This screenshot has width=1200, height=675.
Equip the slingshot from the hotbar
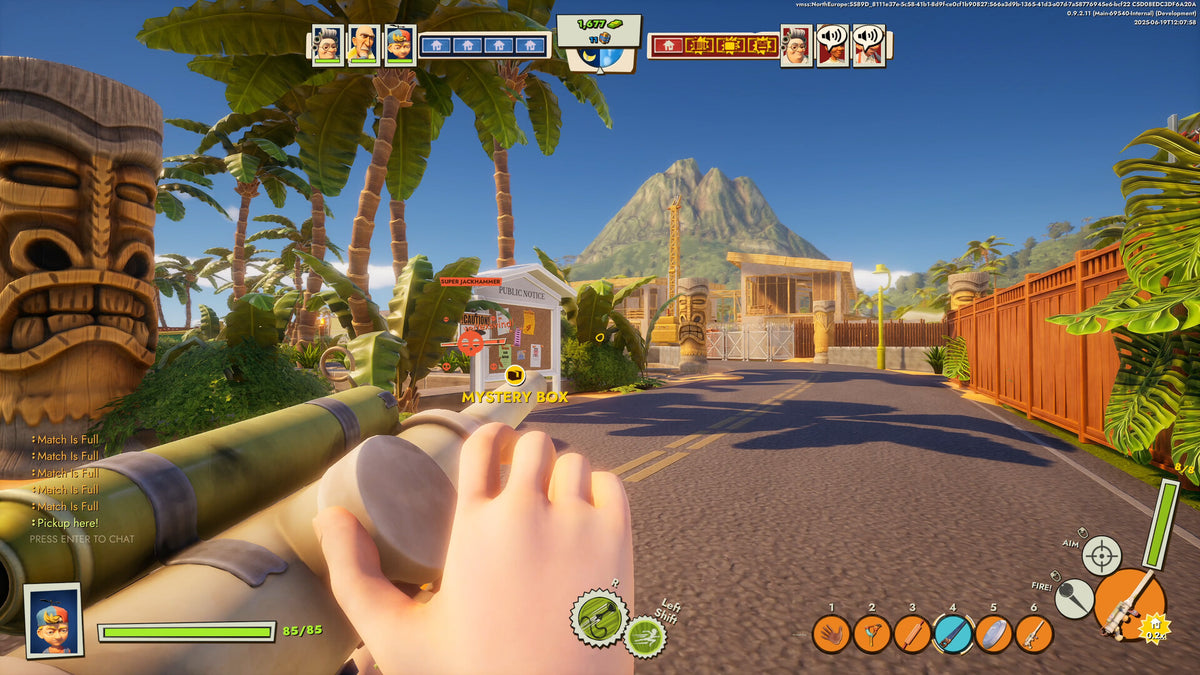[x=872, y=634]
